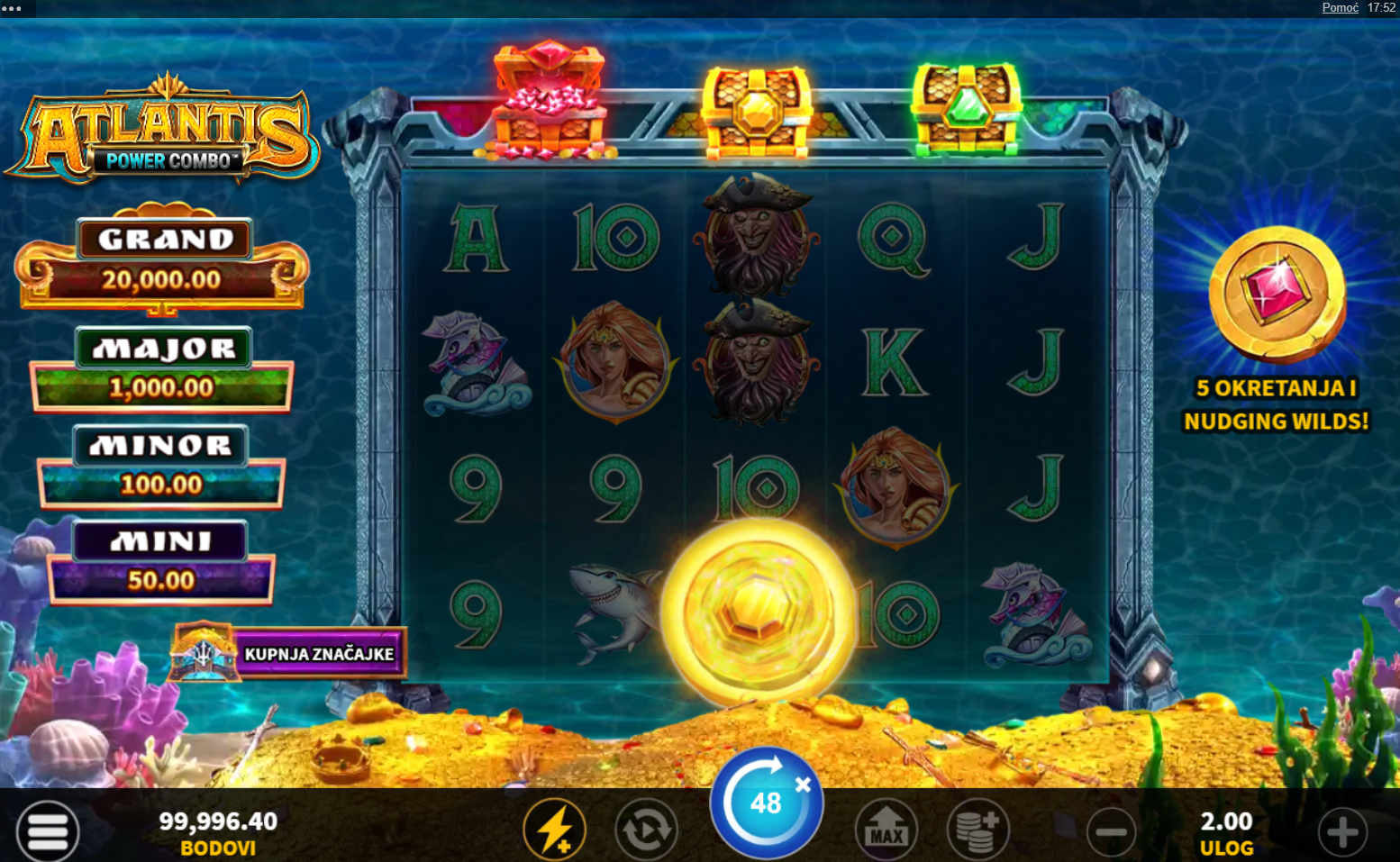The width and height of the screenshot is (1400, 862).
Task: Set the maximum bet with MAX button
Action: [x=886, y=830]
